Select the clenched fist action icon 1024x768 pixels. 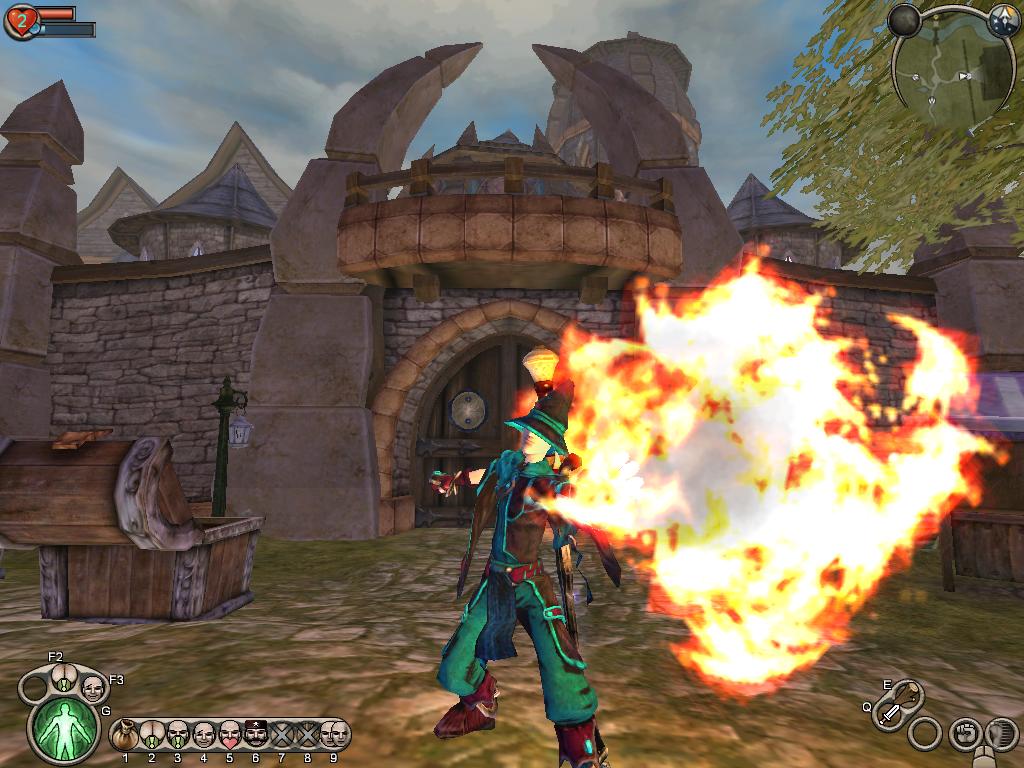964,734
